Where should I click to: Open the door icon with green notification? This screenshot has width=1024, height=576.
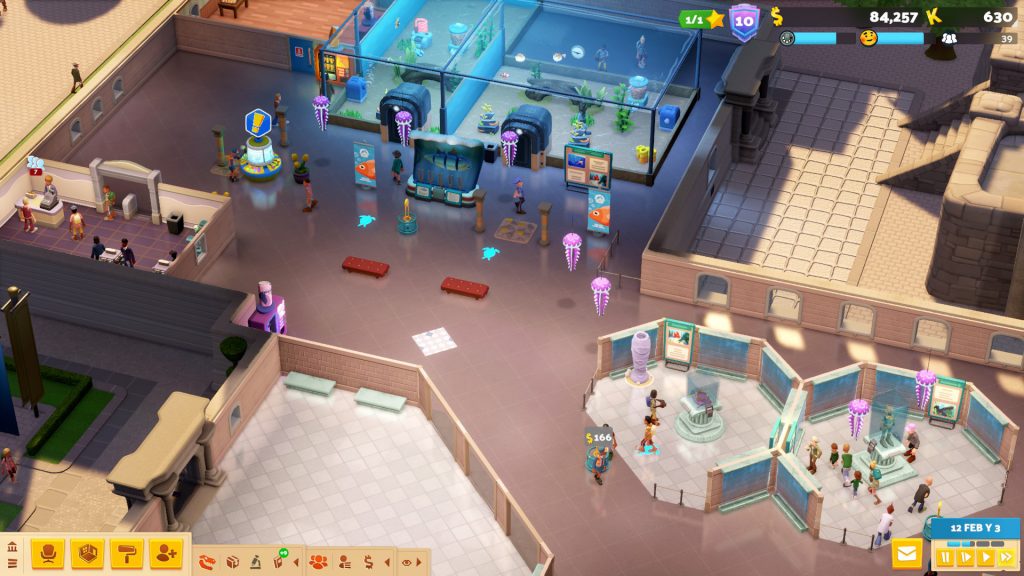tap(279, 562)
